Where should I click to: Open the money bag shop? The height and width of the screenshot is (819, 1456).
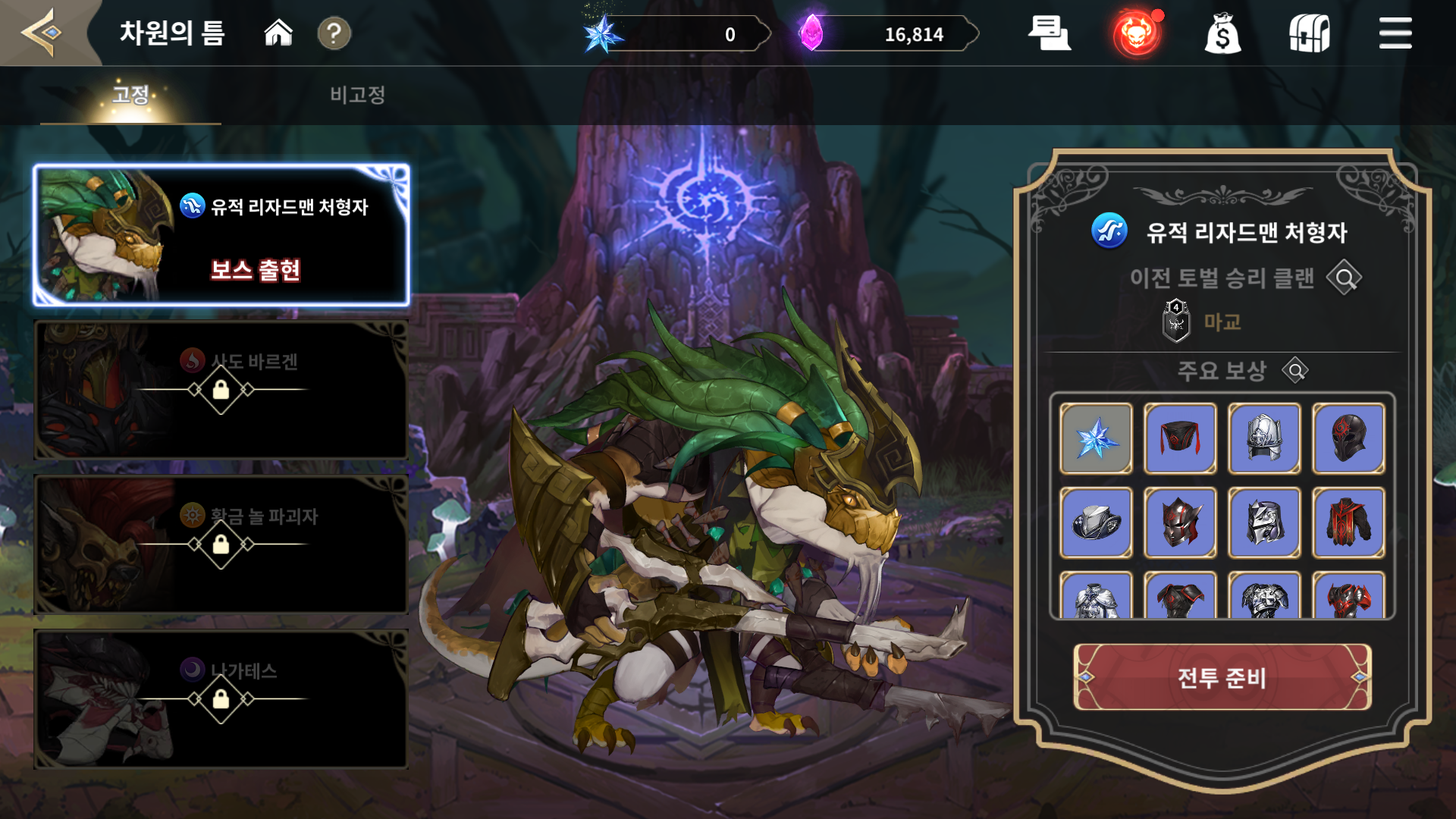click(x=1222, y=34)
